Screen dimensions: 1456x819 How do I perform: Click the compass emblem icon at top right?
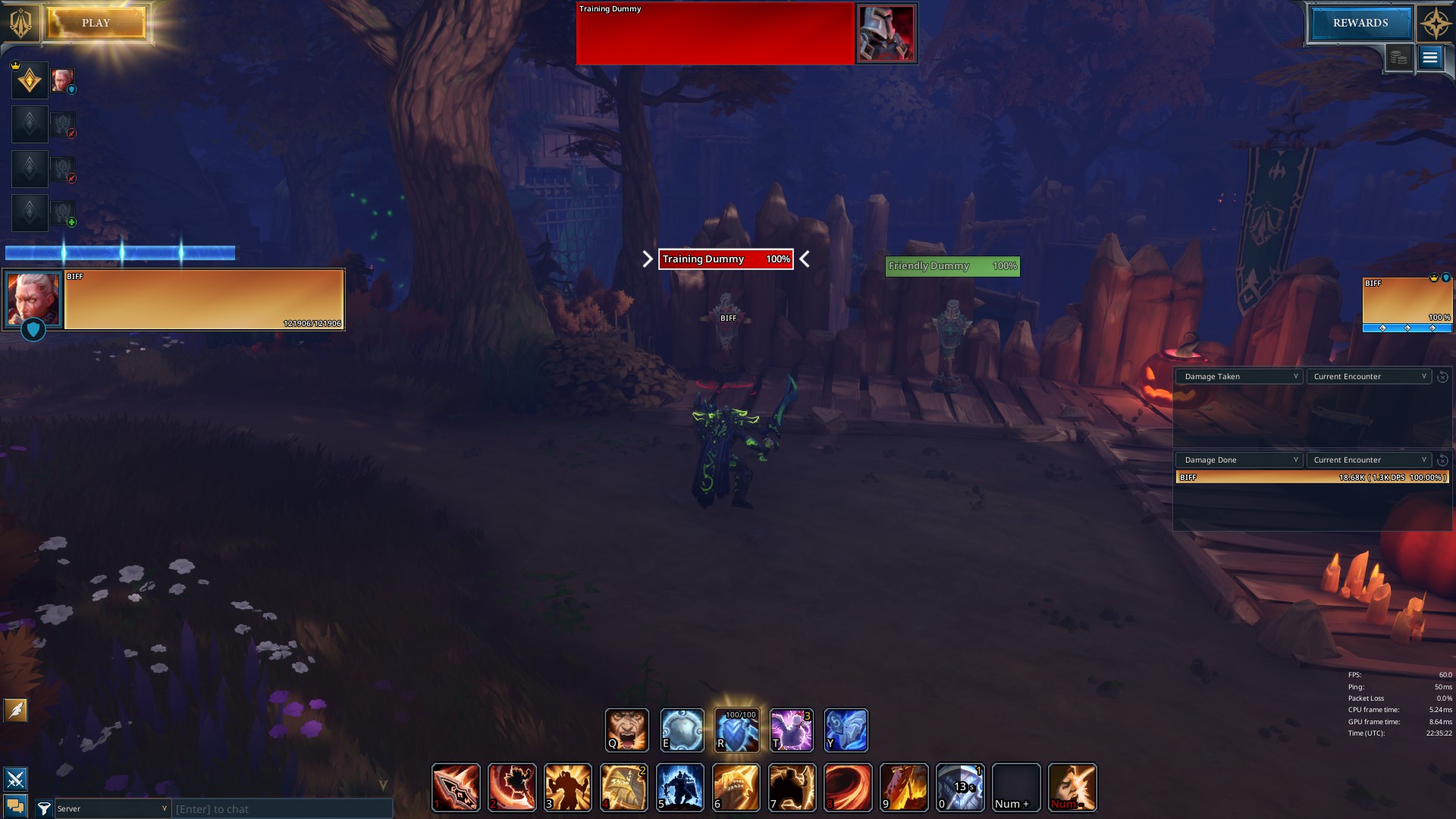1432,21
